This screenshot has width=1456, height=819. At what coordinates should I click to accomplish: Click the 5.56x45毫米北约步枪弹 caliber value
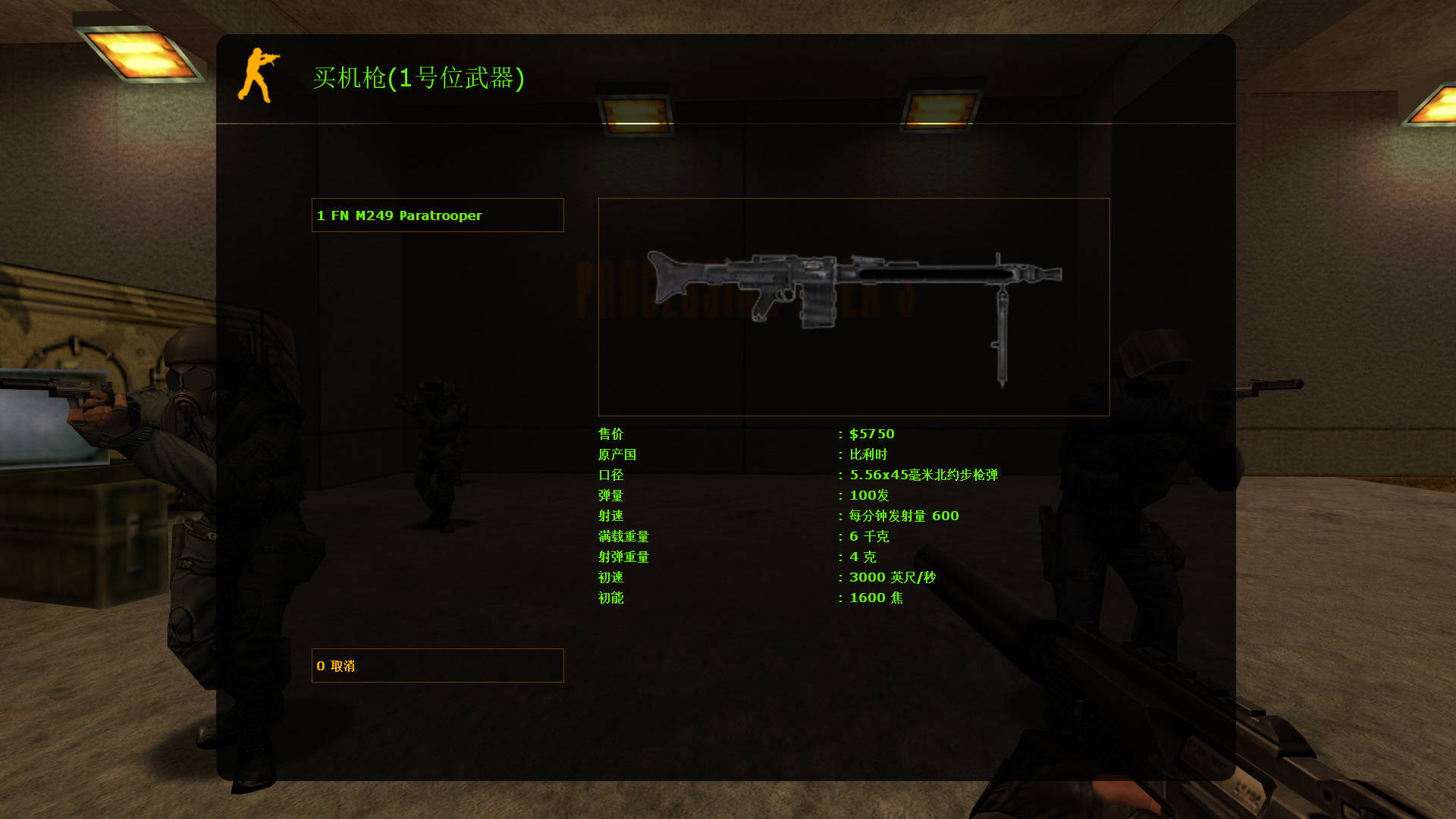(x=924, y=475)
